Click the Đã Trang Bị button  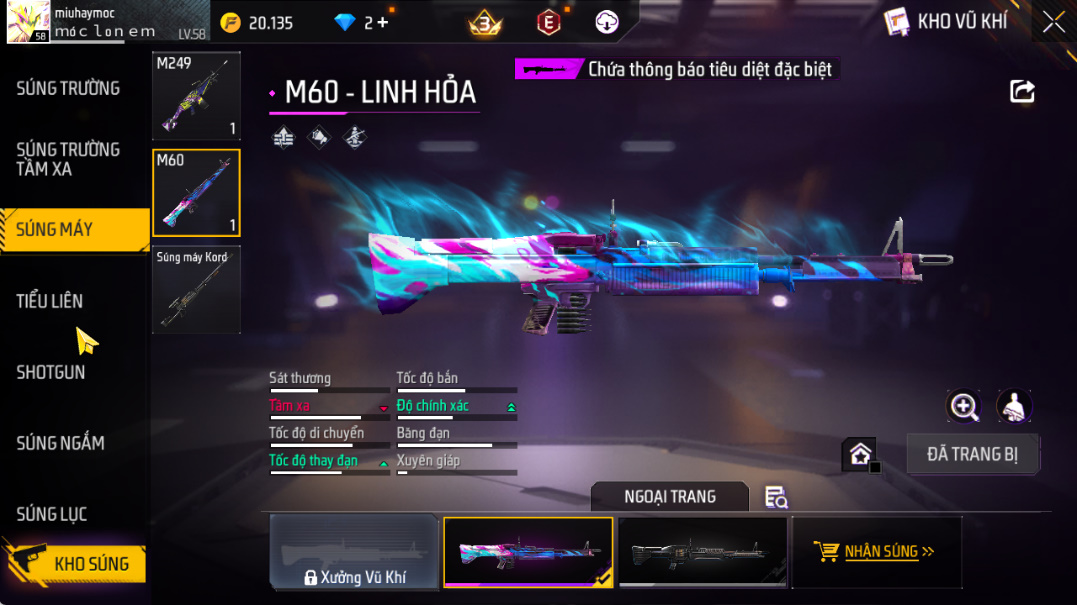(972, 454)
